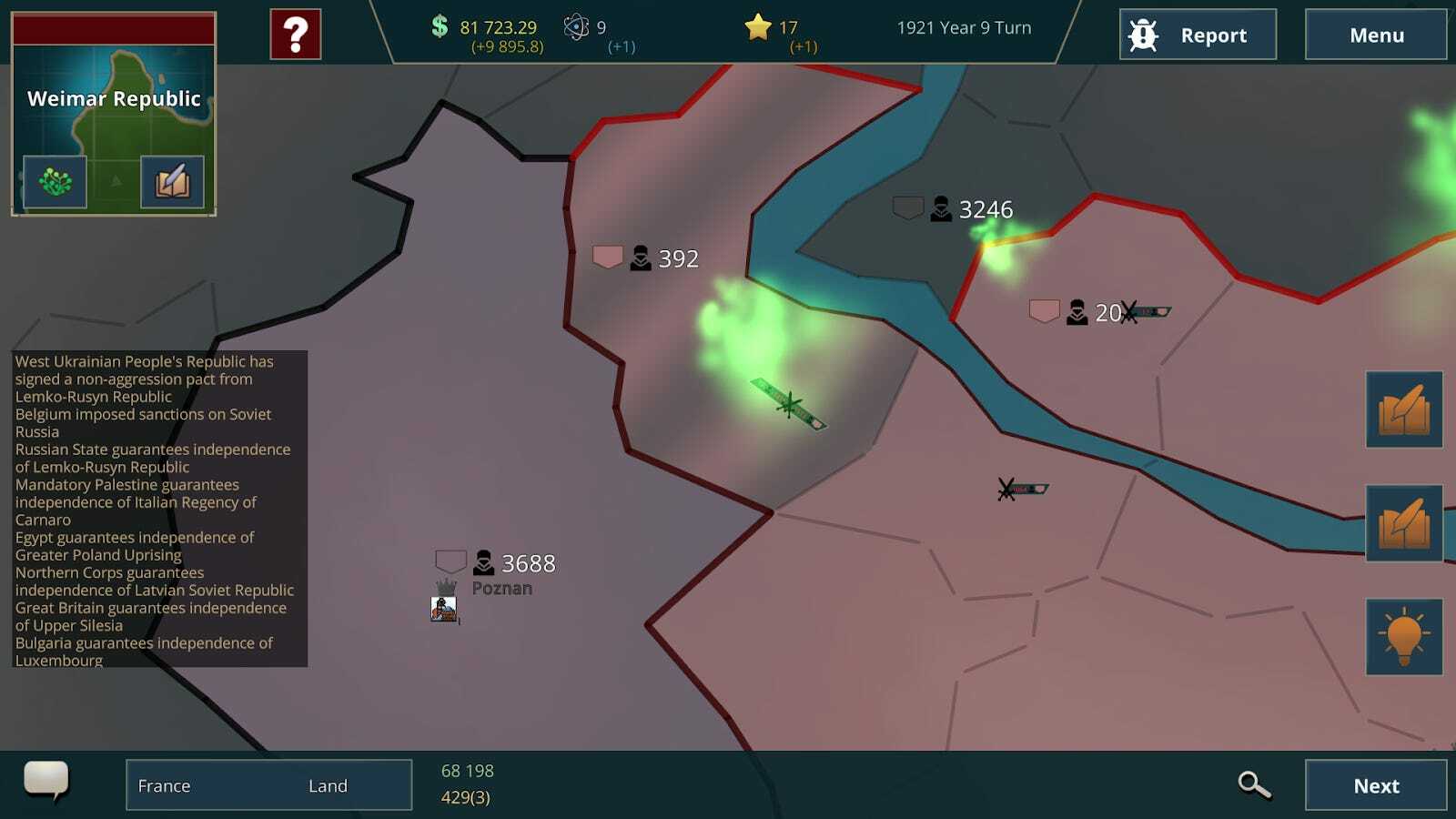1456x819 pixels.
Task: Click the dollar sign budget icon
Action: (x=440, y=27)
